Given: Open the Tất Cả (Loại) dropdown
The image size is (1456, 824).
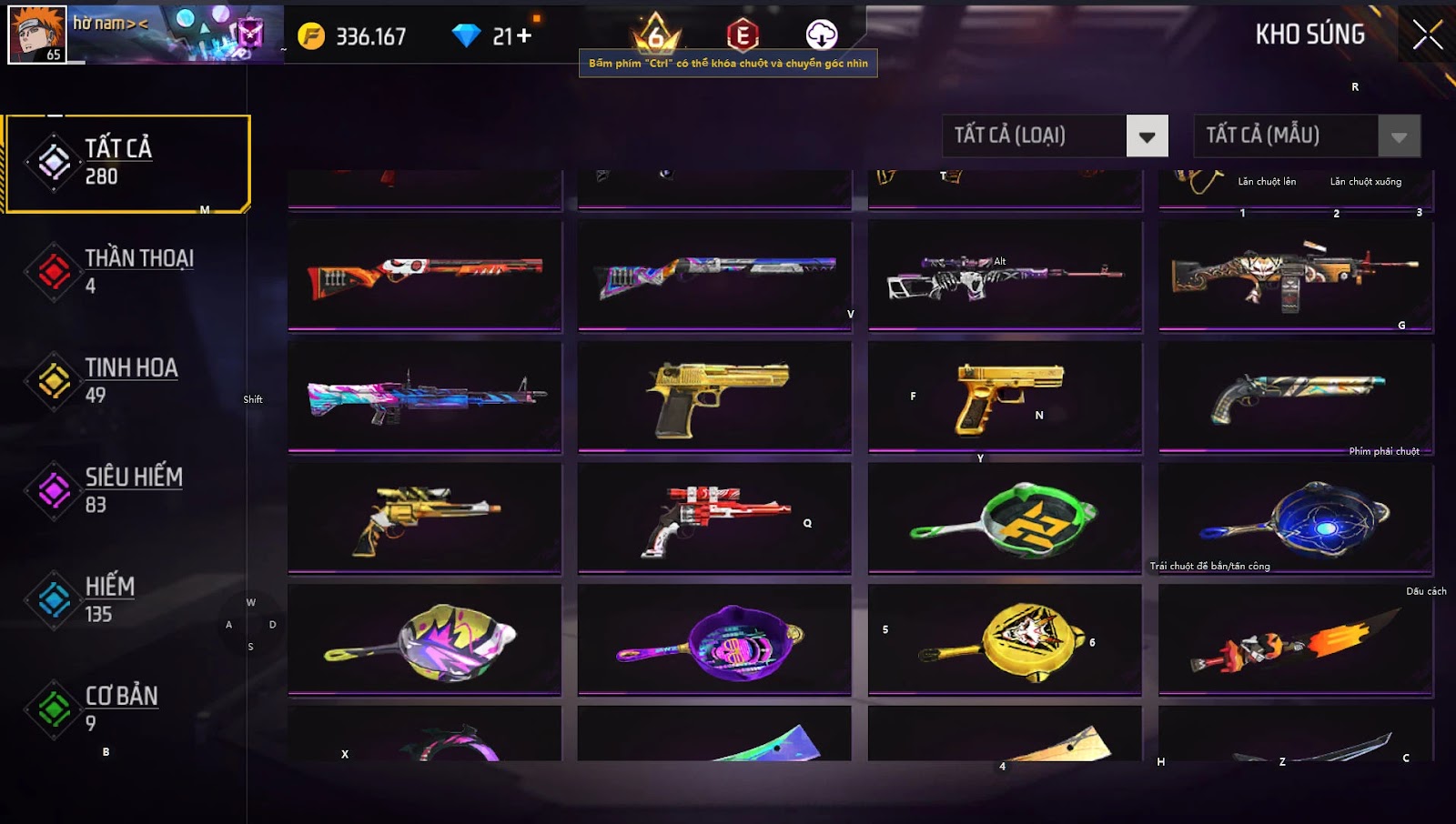Looking at the screenshot, I should point(1147,136).
